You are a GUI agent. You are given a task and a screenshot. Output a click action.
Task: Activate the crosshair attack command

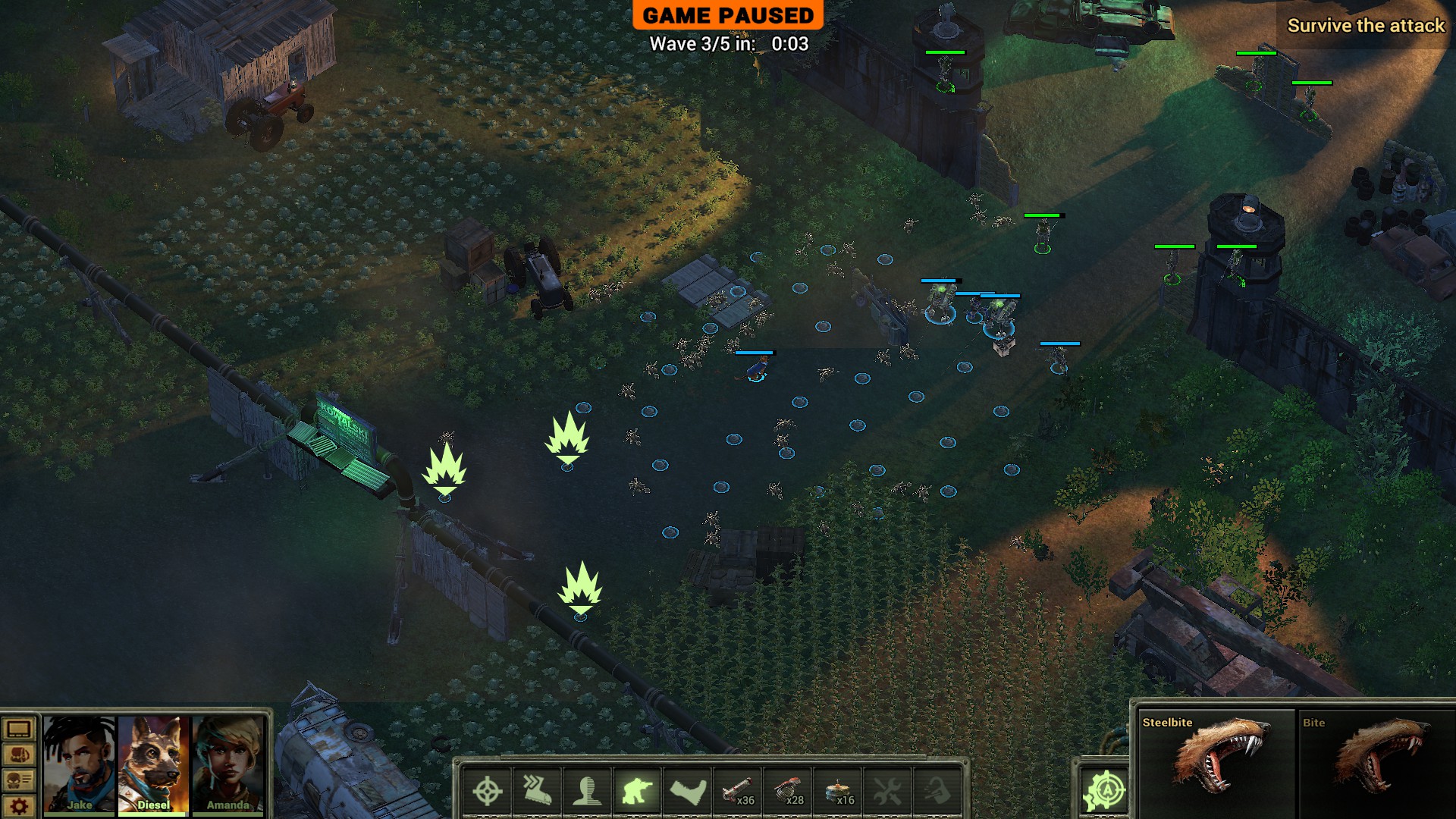point(487,792)
